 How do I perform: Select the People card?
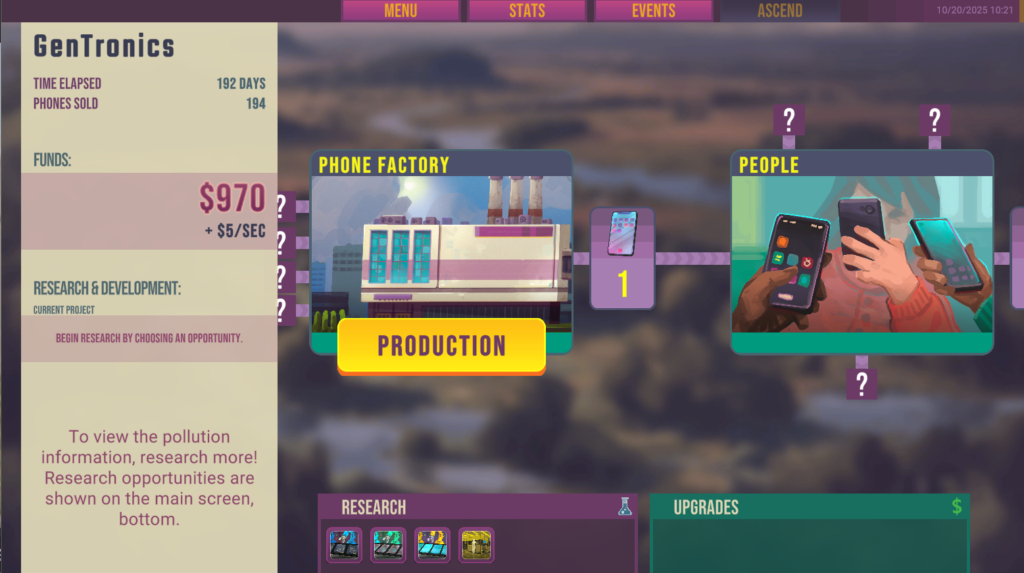[861, 250]
